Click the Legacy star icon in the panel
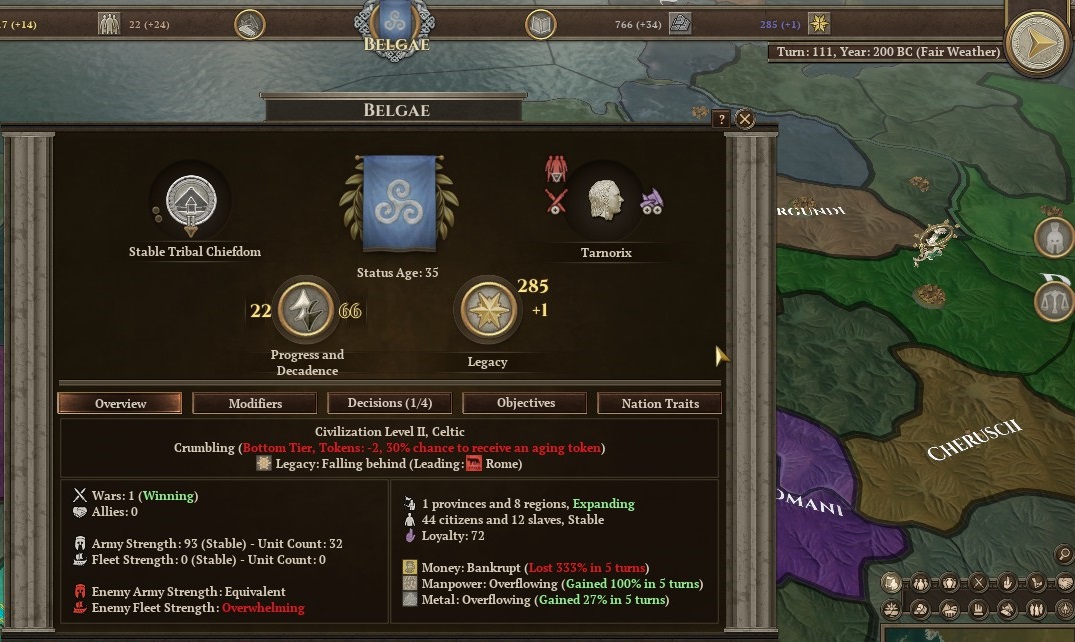The height and width of the screenshot is (642, 1075). coord(486,311)
